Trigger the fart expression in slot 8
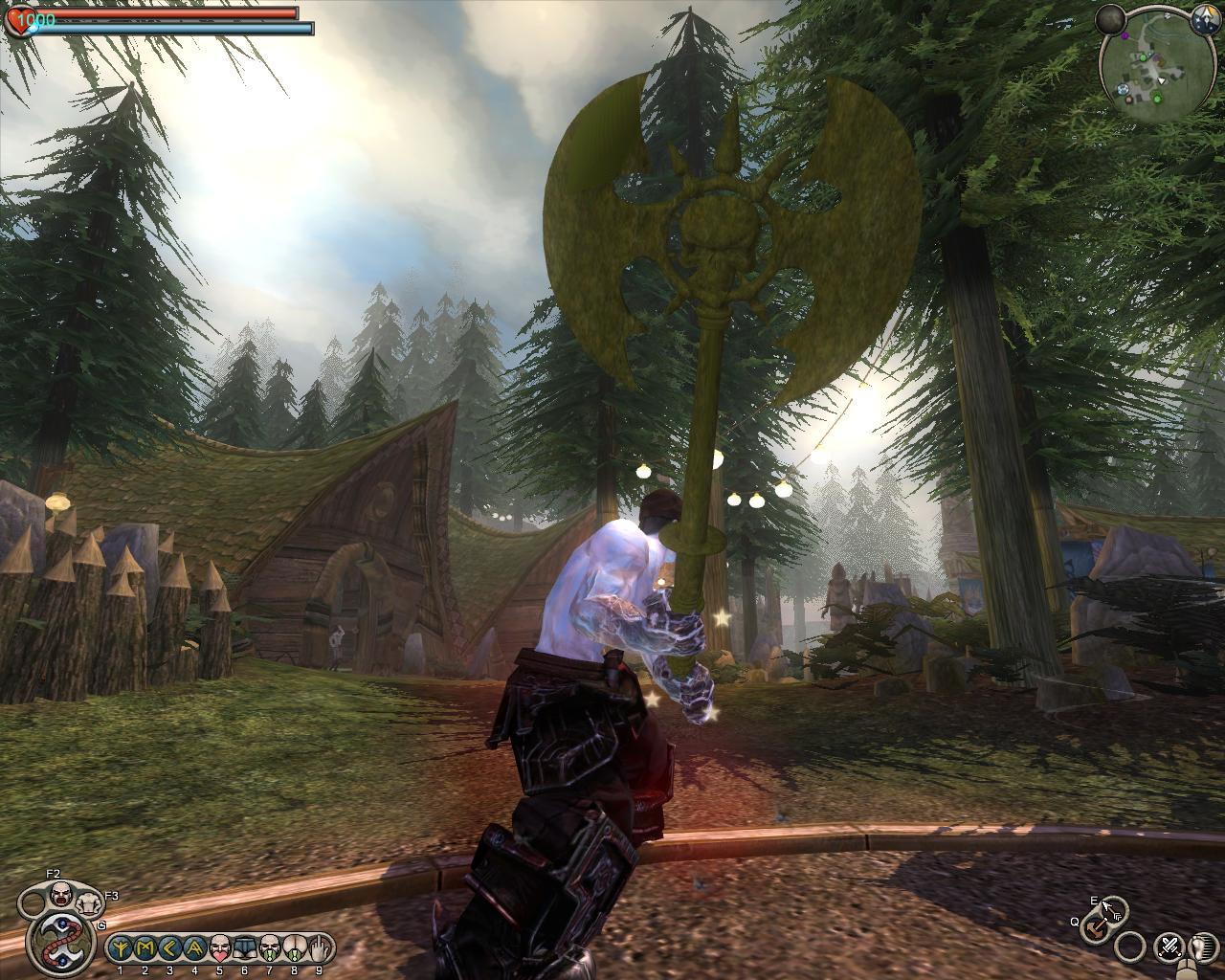The height and width of the screenshot is (980, 1225). tap(294, 947)
